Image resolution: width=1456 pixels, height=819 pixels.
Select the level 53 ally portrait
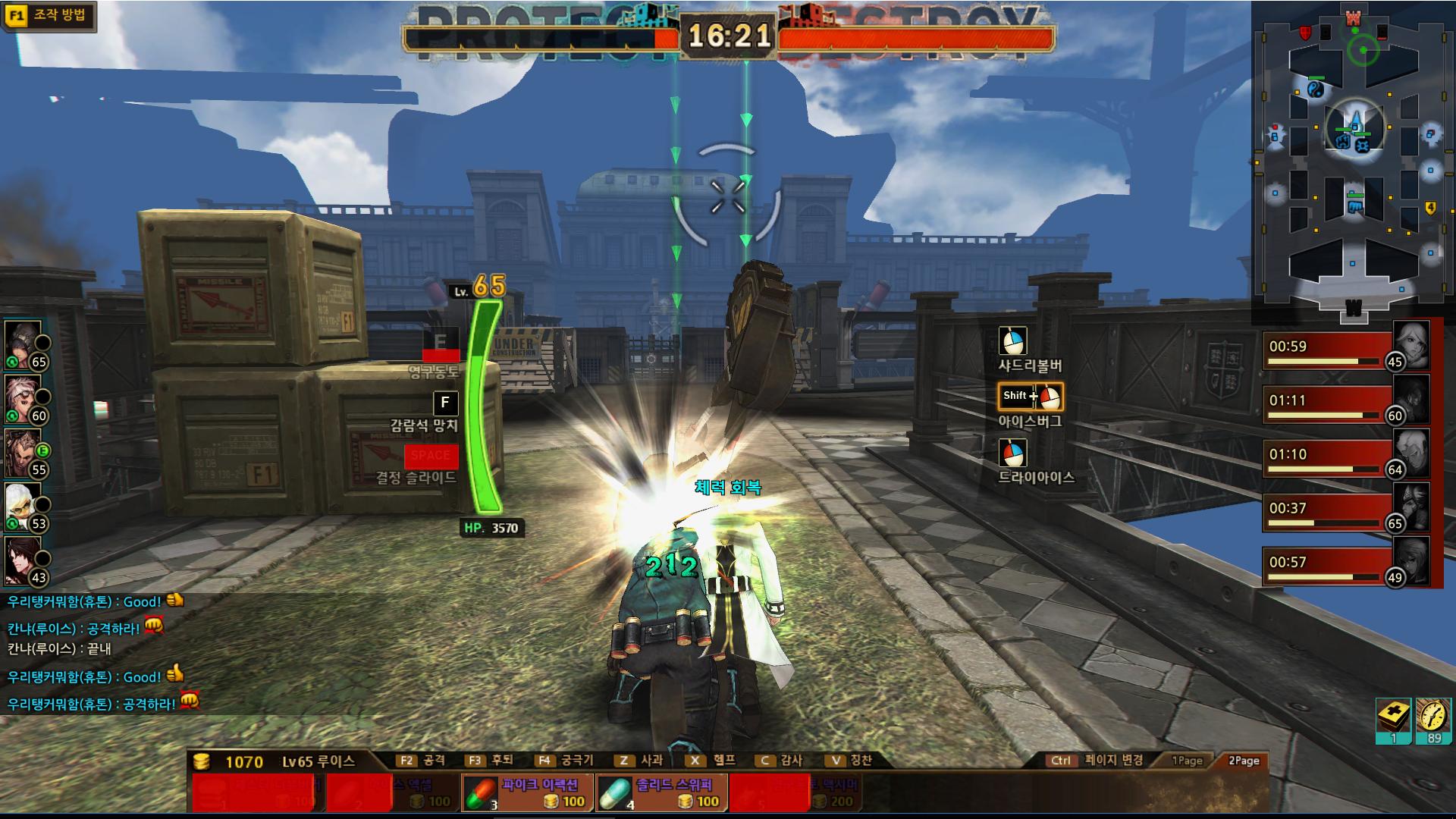(23, 504)
